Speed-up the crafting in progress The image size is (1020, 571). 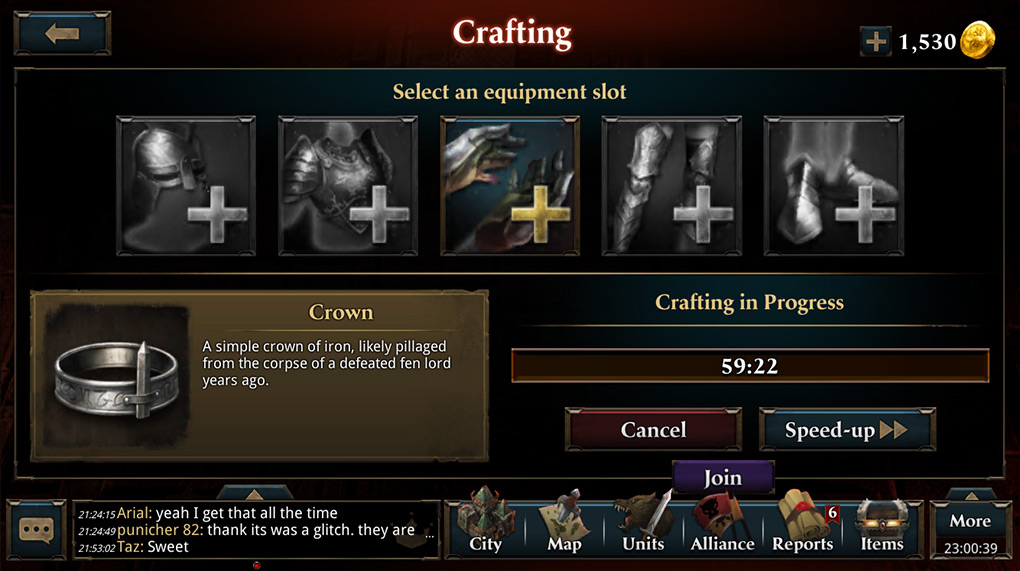846,430
